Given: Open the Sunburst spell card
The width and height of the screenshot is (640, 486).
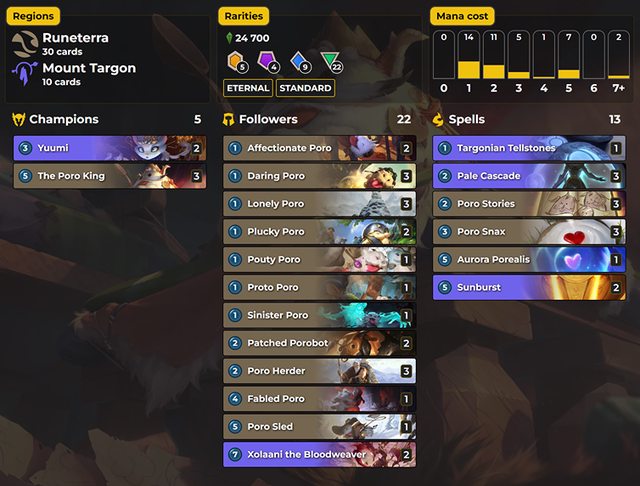Looking at the screenshot, I should click(529, 287).
